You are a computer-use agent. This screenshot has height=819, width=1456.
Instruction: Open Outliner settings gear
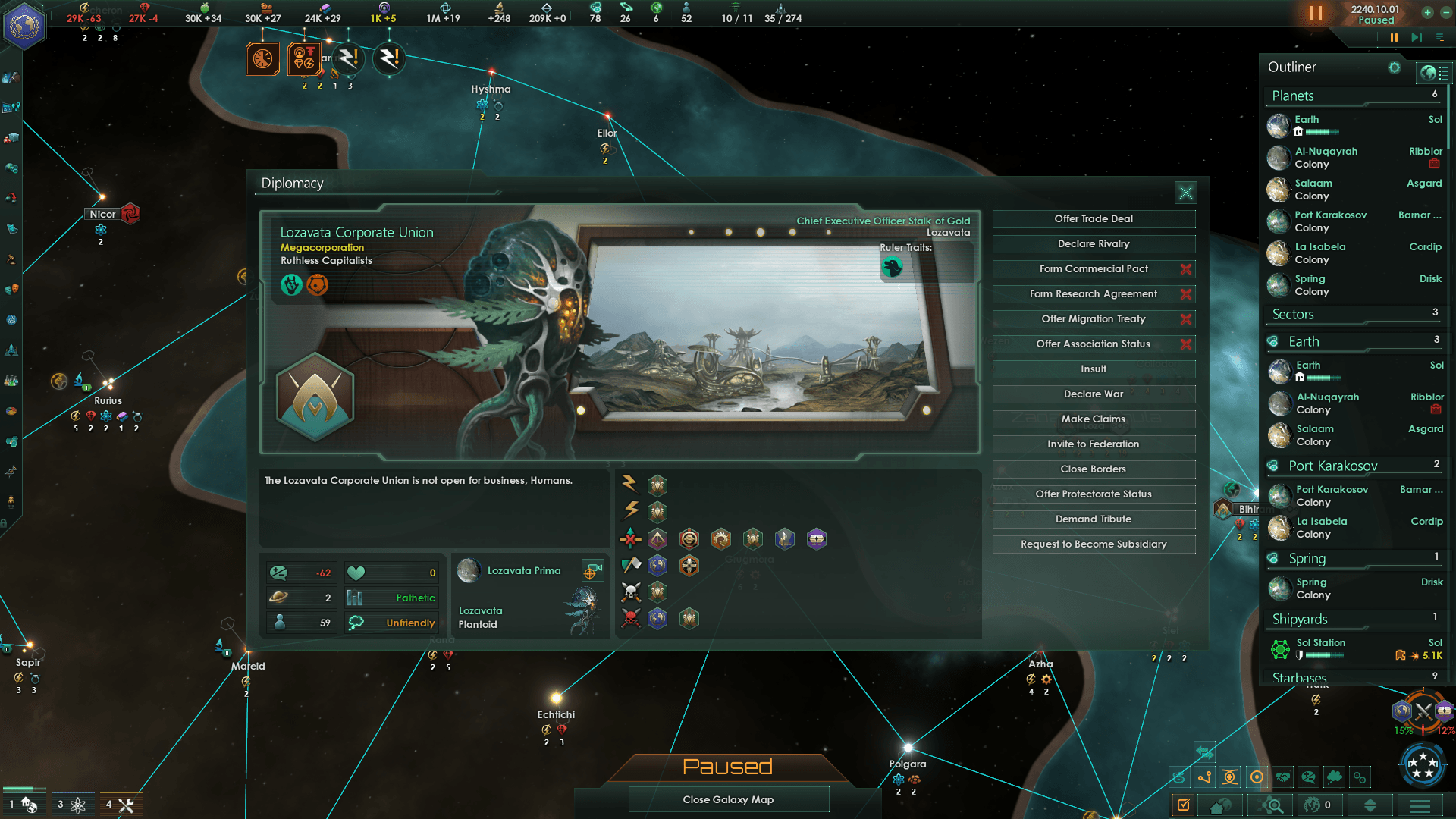[x=1395, y=67]
